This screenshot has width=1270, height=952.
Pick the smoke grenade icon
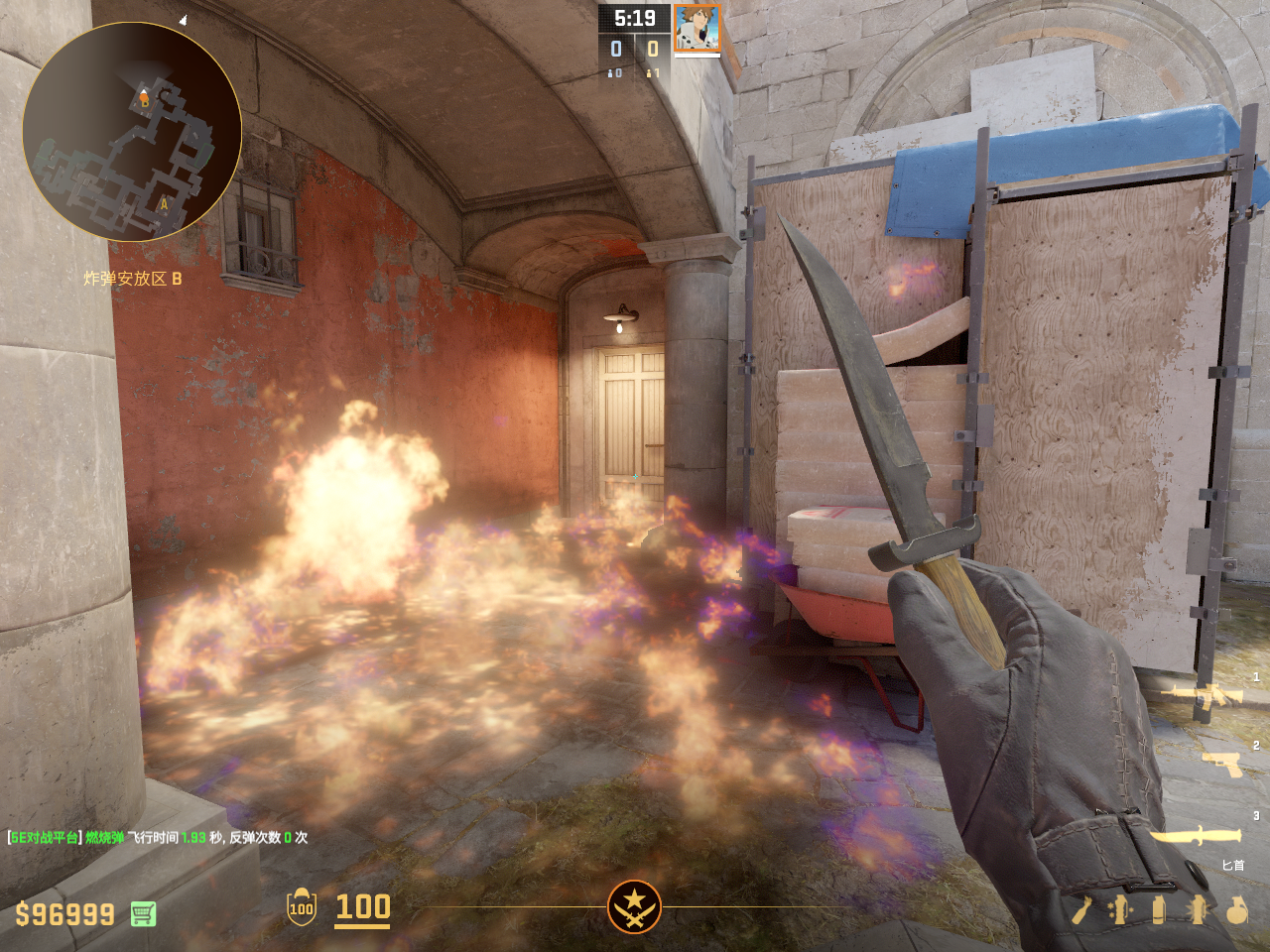pos(1158,909)
